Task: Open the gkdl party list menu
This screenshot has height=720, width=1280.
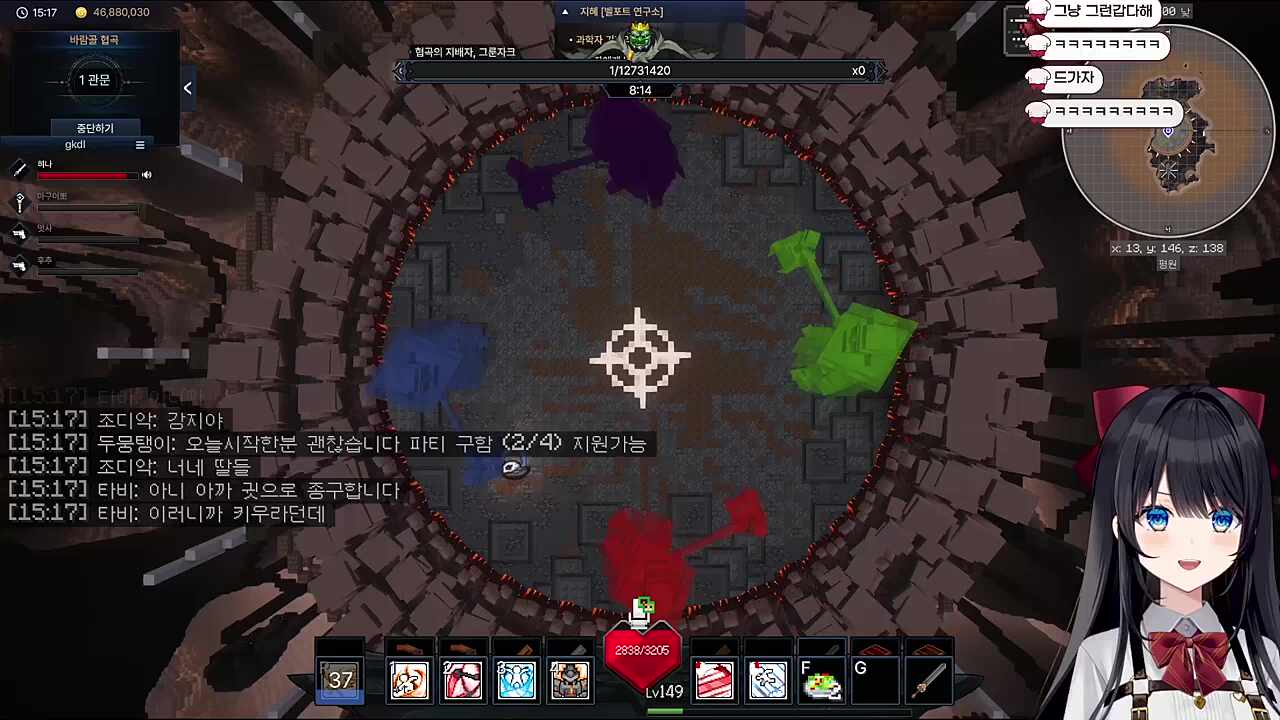Action: tap(140, 145)
